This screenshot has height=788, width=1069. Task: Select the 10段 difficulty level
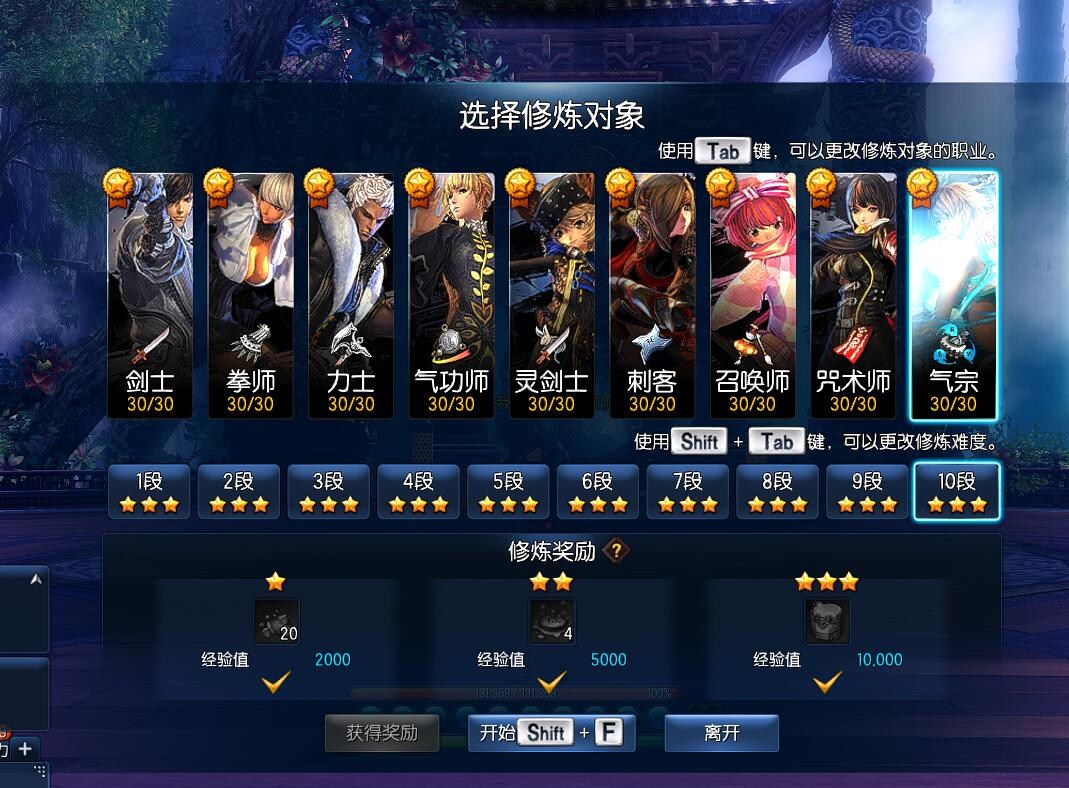pyautogui.click(x=957, y=491)
